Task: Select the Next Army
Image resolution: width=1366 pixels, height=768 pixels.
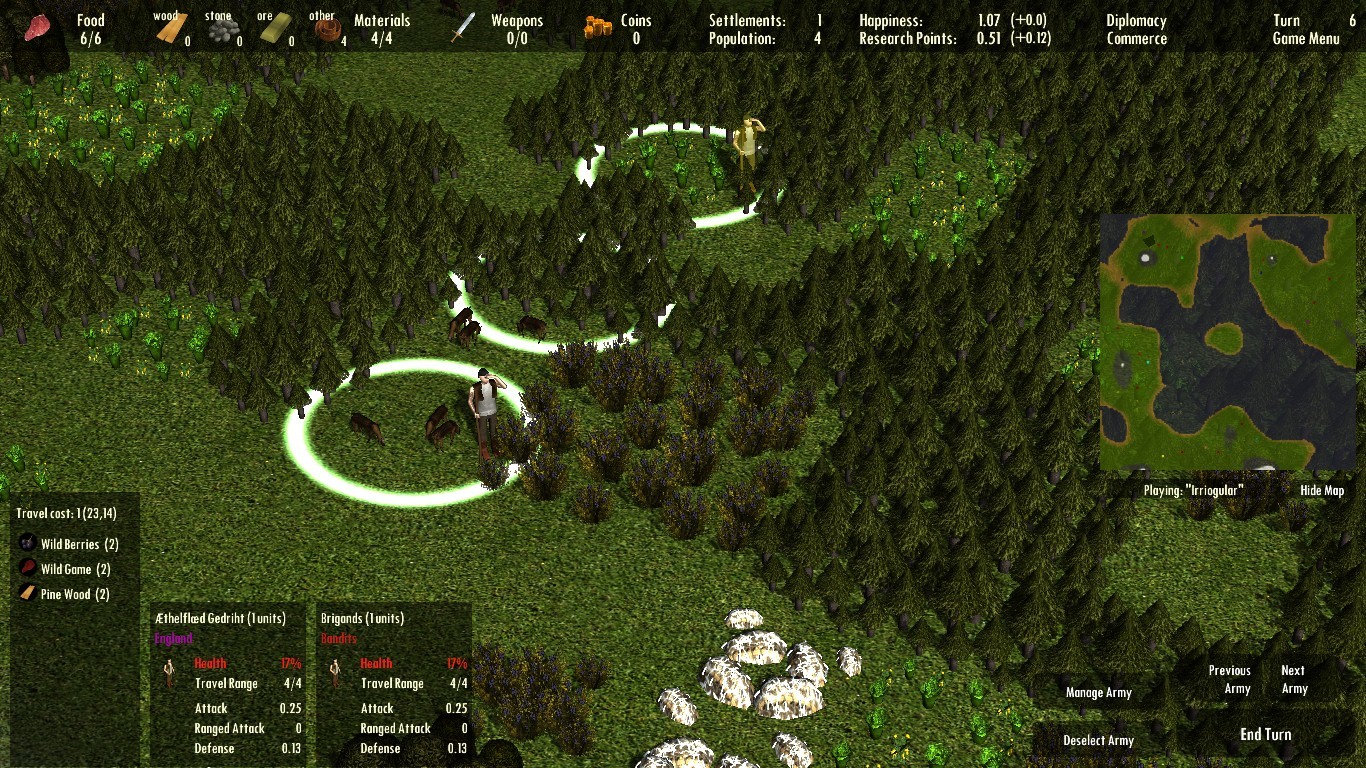Action: click(1294, 678)
